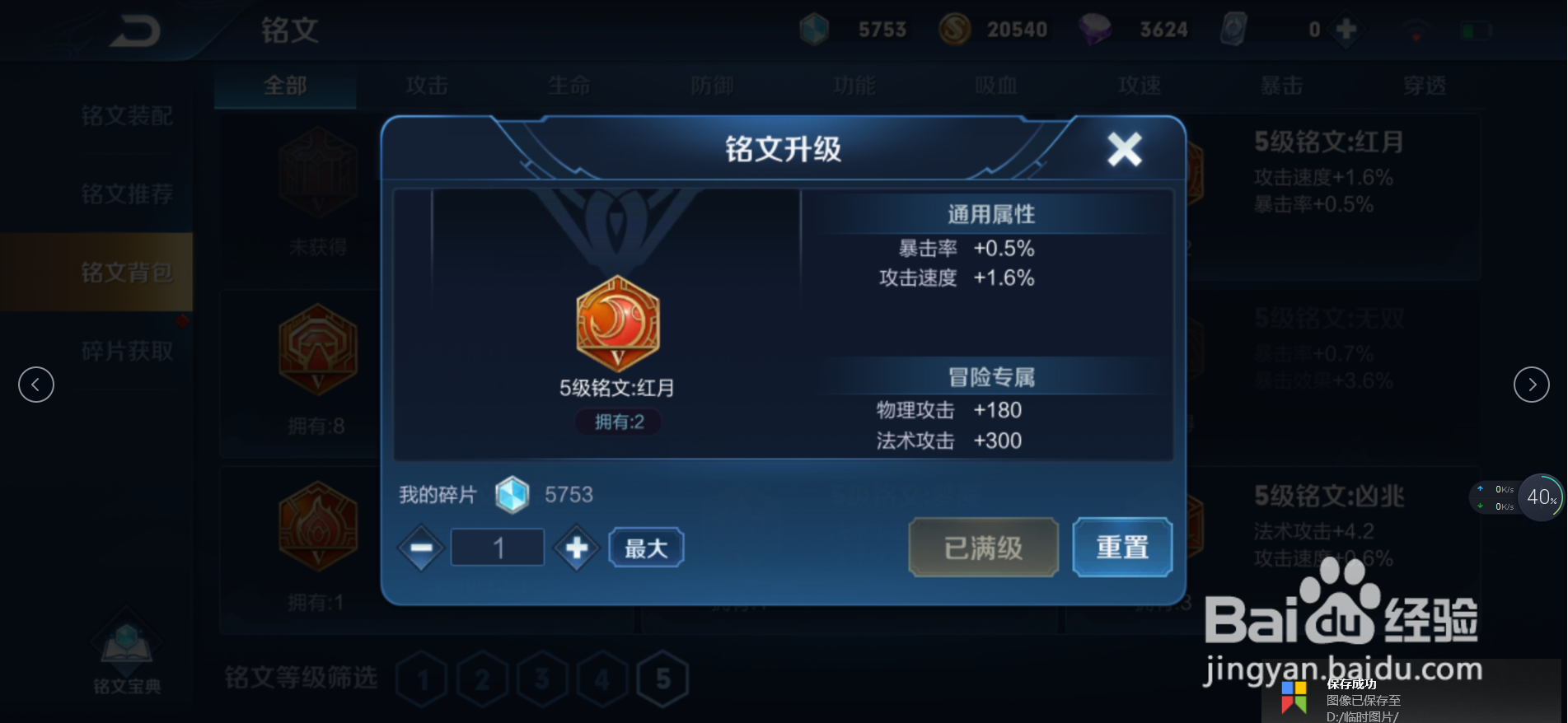Image resolution: width=1568 pixels, height=723 pixels.
Task: Select the 红月 inscription medal icon
Action: coord(619,324)
